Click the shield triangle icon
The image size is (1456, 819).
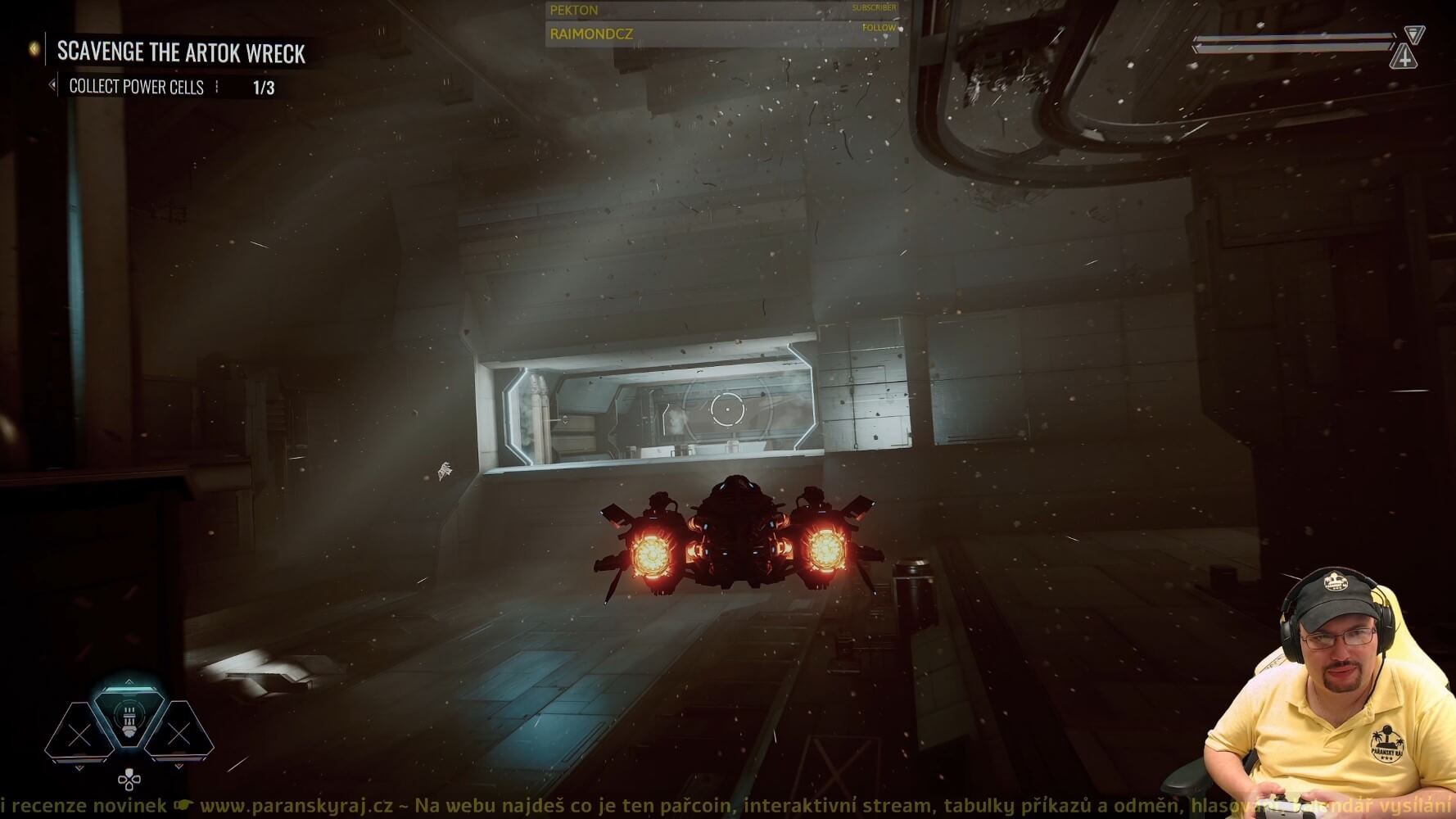pyautogui.click(x=1414, y=34)
